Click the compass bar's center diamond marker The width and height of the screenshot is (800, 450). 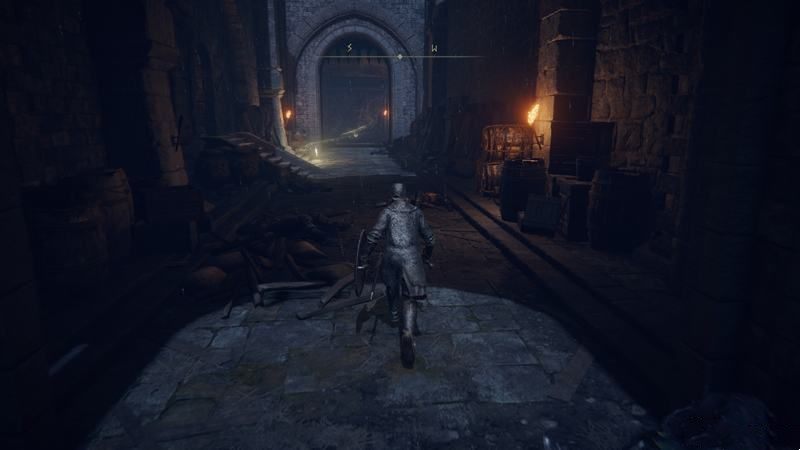pos(400,57)
